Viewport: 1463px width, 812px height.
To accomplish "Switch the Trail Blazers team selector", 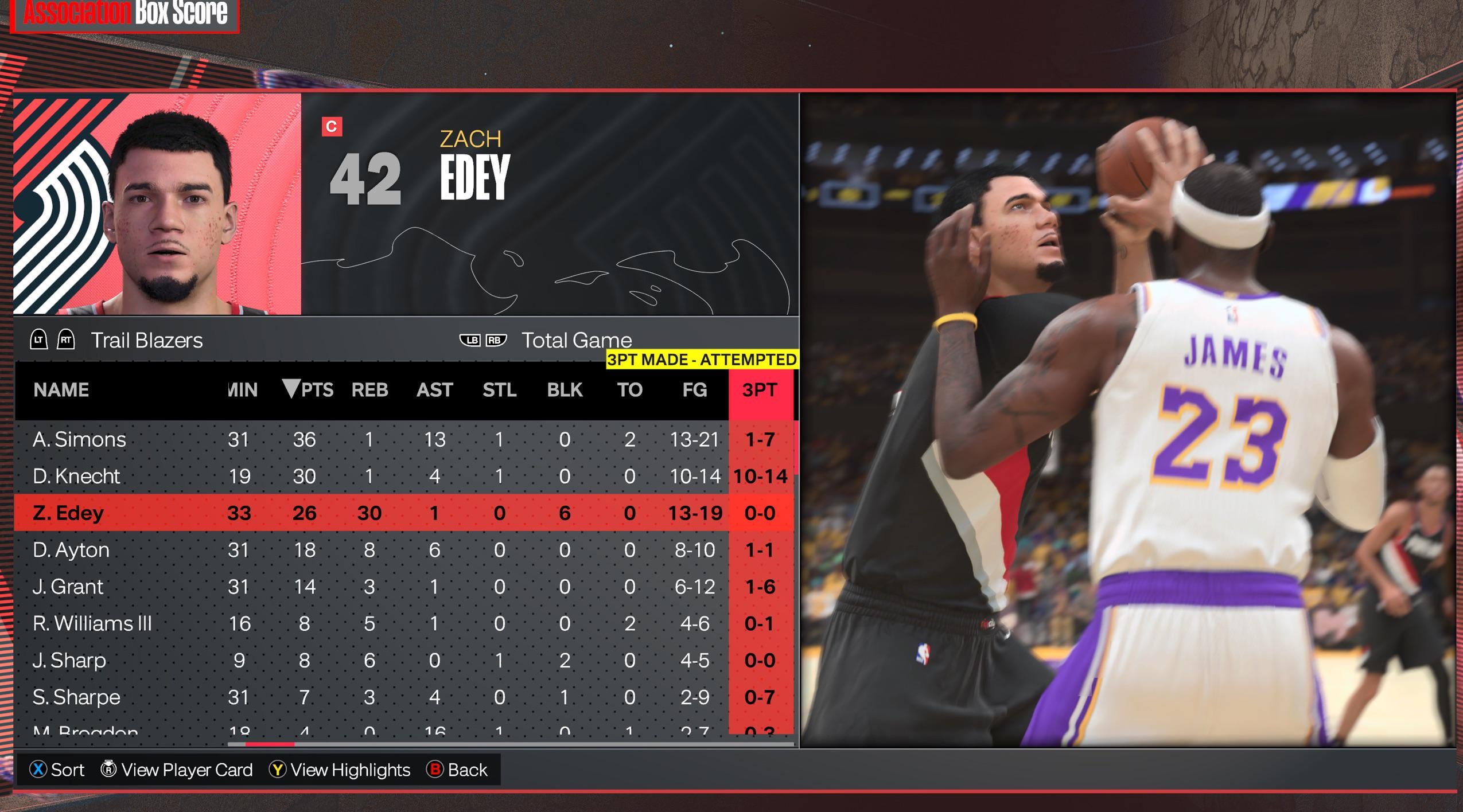I will [146, 341].
